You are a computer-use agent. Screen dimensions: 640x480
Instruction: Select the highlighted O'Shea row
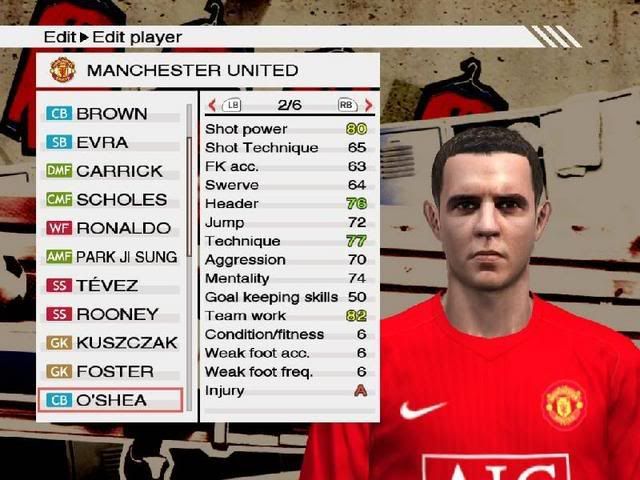(110, 400)
